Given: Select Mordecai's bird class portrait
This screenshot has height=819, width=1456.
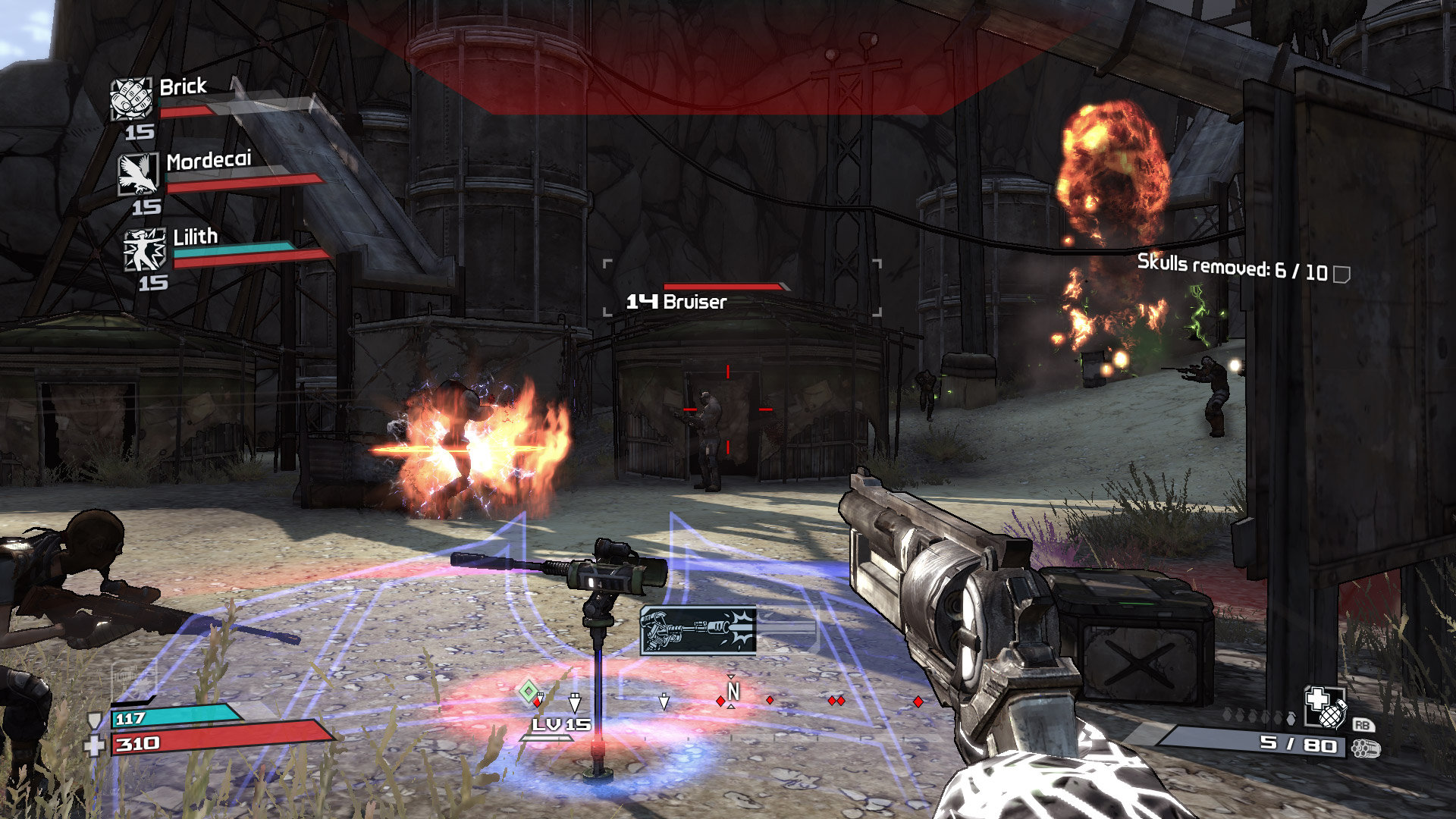Looking at the screenshot, I should pos(138,174).
